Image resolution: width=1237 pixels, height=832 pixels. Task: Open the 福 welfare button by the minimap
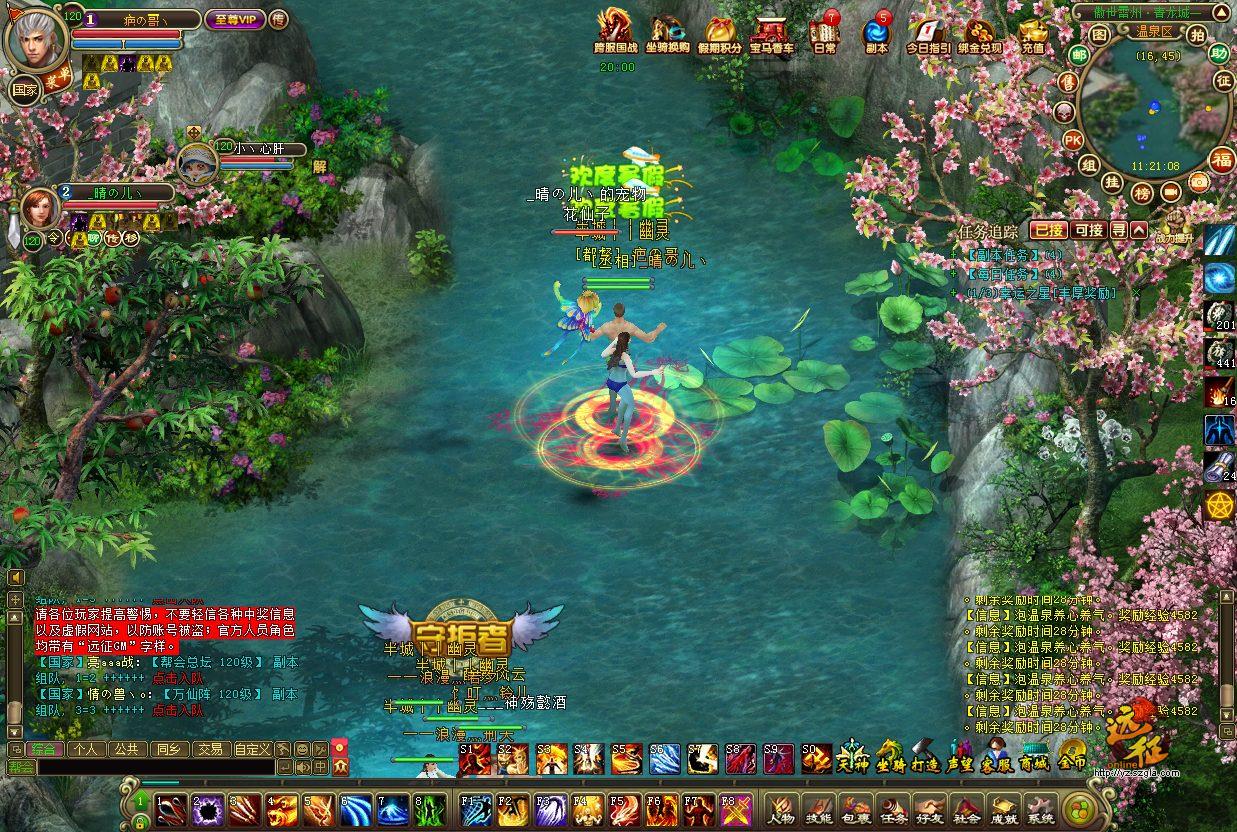pos(1222,159)
